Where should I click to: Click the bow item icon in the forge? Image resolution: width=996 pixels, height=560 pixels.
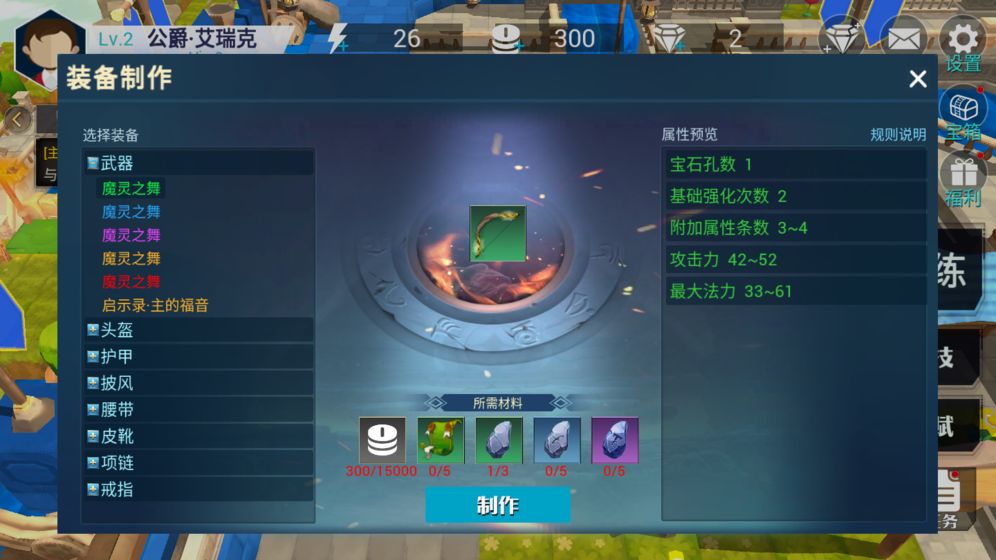pyautogui.click(x=497, y=234)
